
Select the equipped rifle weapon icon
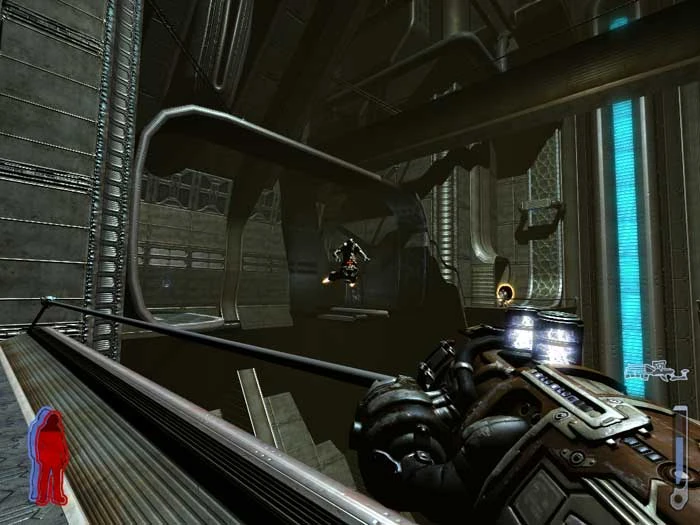click(656, 374)
